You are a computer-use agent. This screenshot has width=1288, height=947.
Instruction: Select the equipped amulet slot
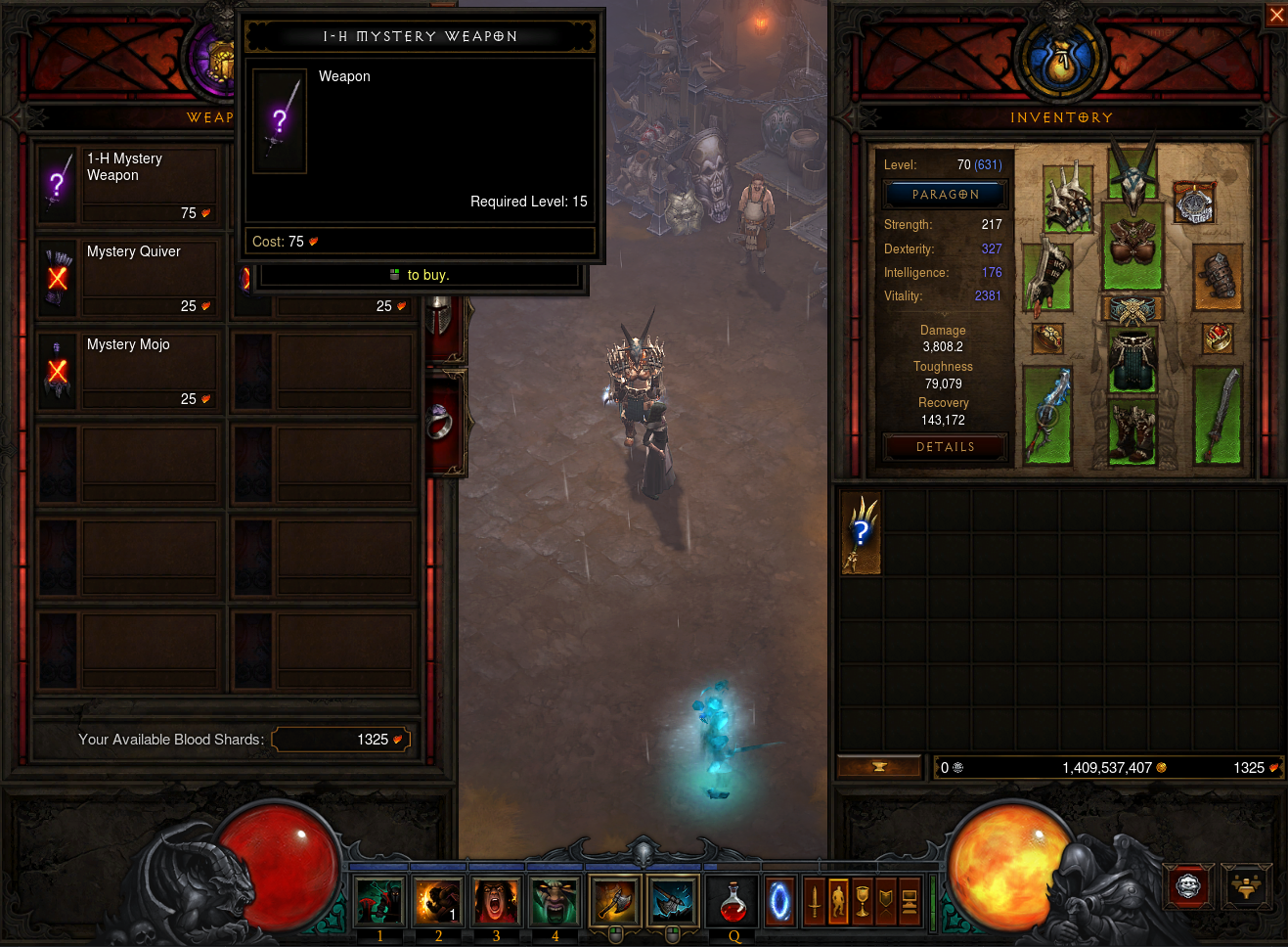point(1193,203)
